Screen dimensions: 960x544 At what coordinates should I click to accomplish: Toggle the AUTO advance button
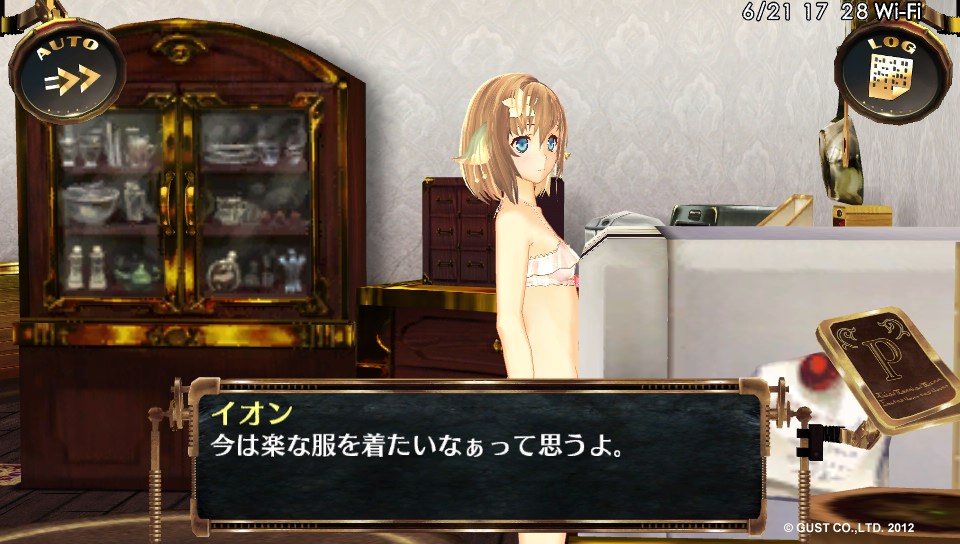click(67, 72)
